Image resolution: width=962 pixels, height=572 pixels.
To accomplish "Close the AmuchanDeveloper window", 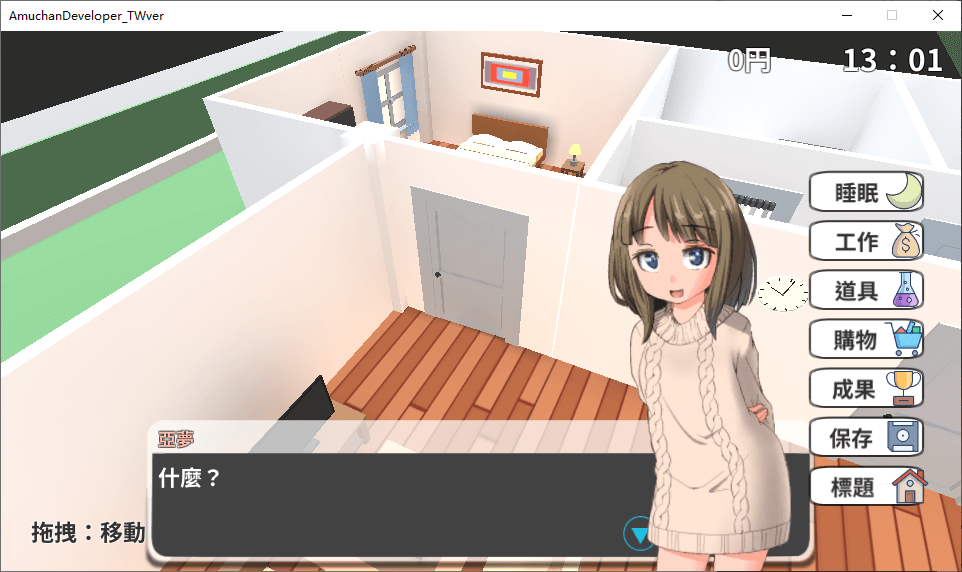I will [x=937, y=15].
